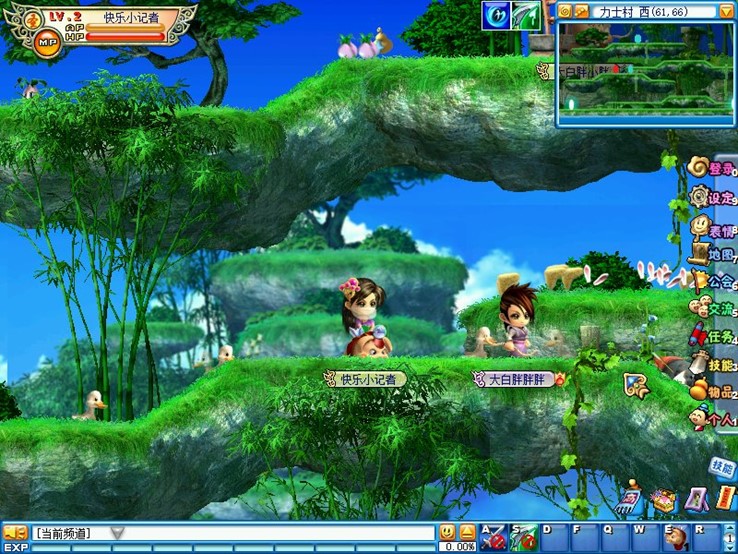Activate the blue swirl buff icon
The height and width of the screenshot is (554, 738).
tap(496, 15)
